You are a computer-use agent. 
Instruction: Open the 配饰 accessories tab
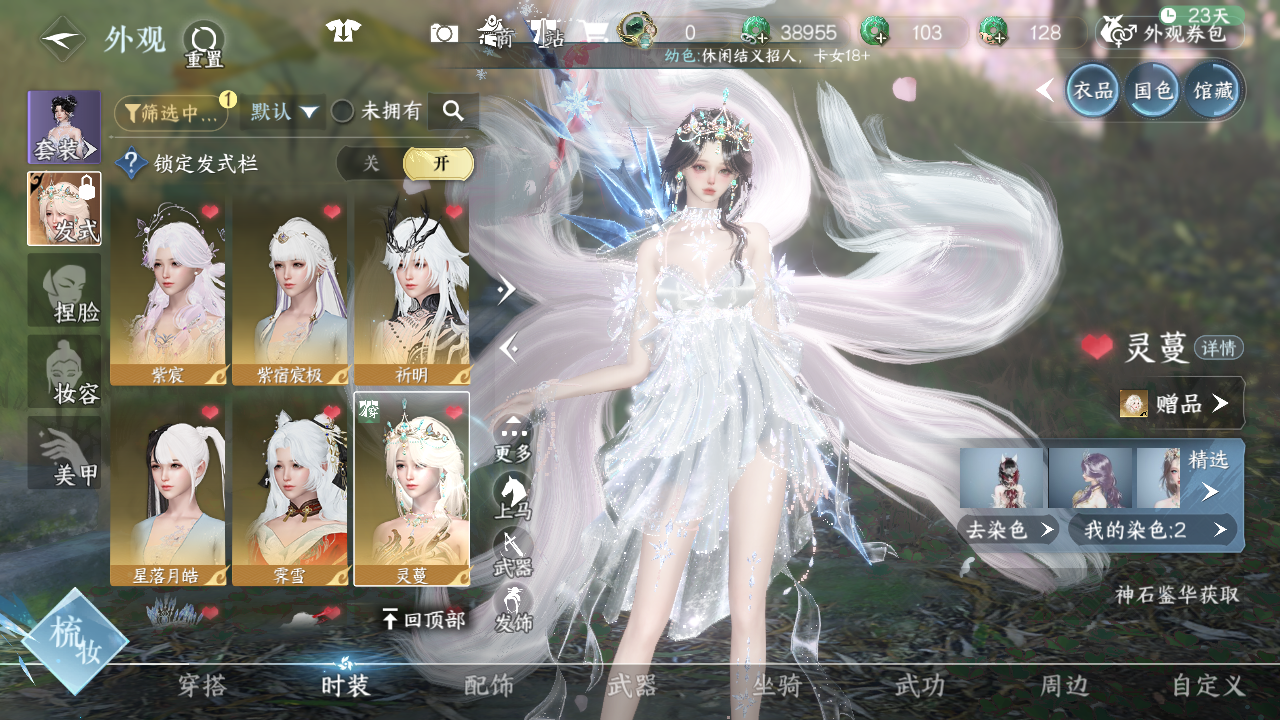pyautogui.click(x=489, y=686)
